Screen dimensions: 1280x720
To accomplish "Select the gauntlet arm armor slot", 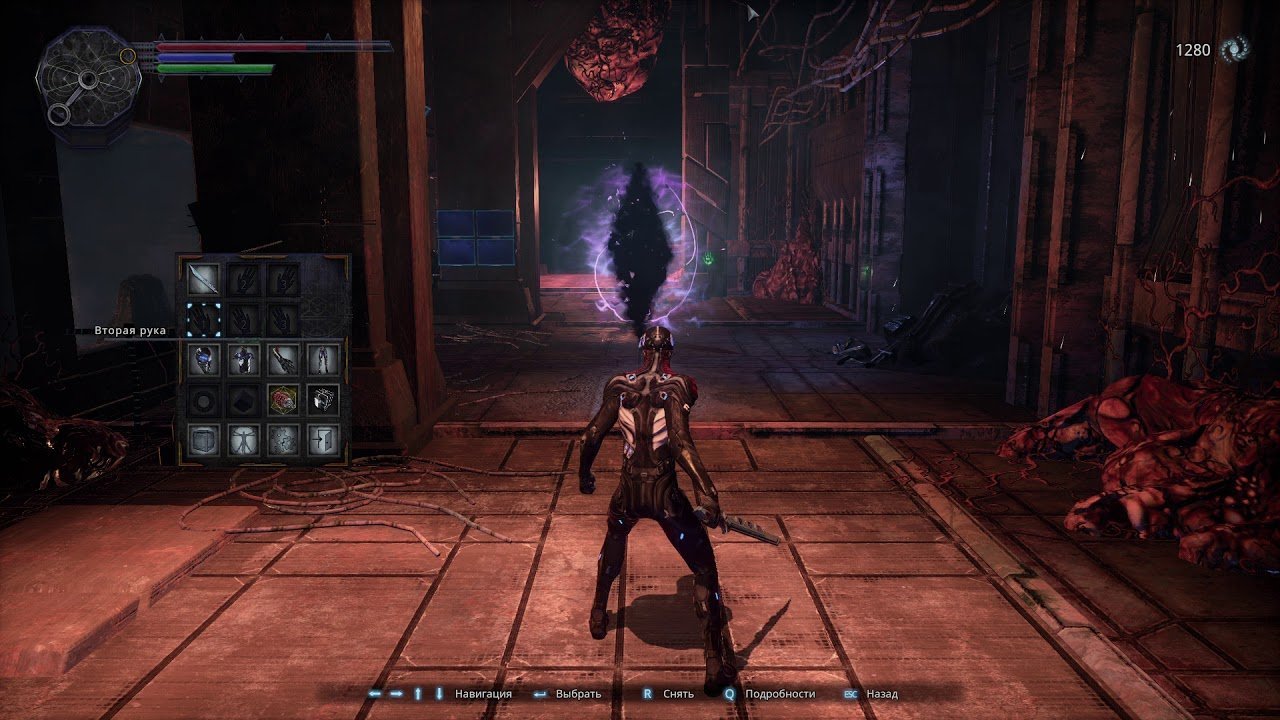I will (x=283, y=359).
